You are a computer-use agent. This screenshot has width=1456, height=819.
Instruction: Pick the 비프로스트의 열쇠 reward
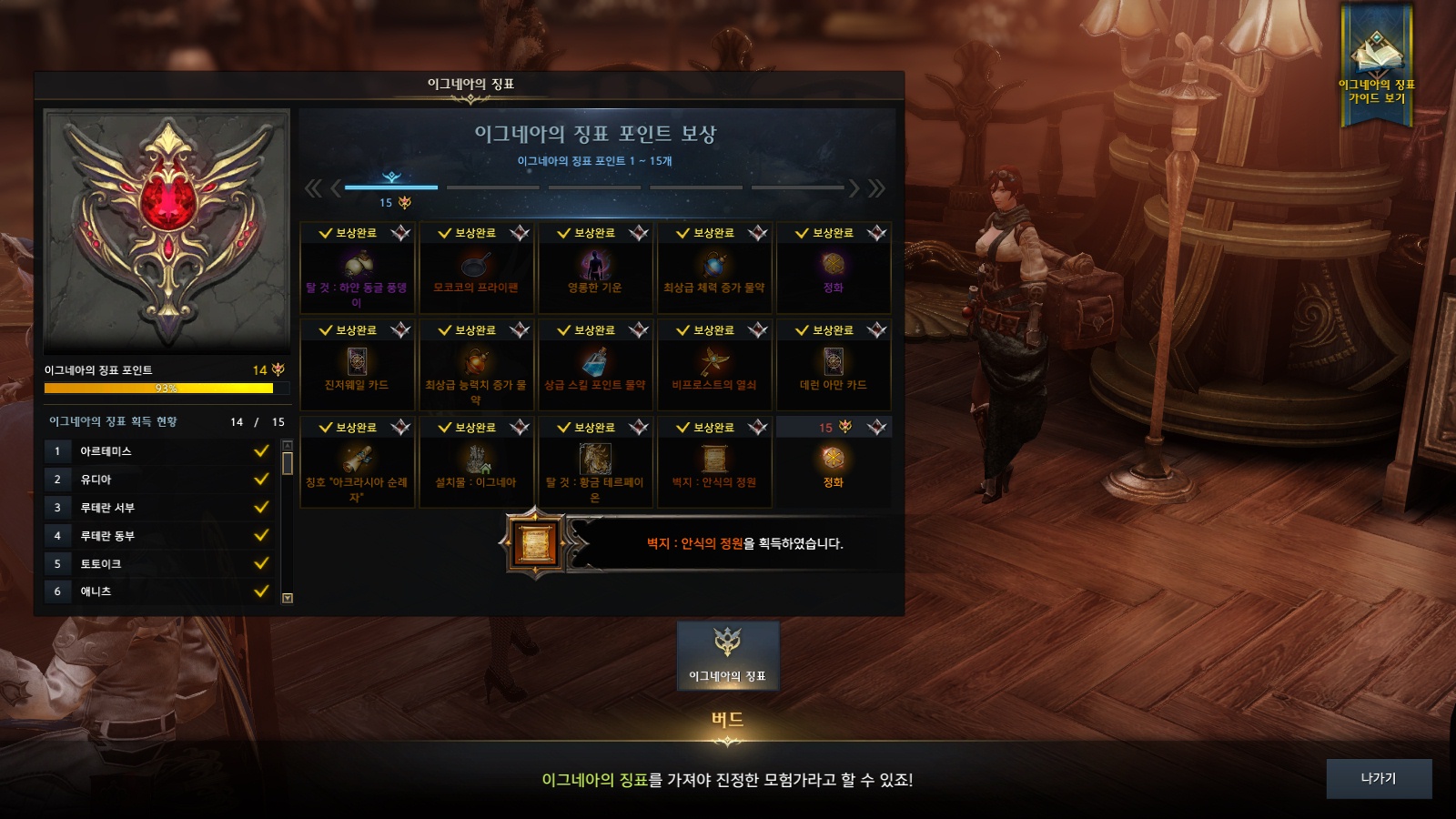coord(714,367)
